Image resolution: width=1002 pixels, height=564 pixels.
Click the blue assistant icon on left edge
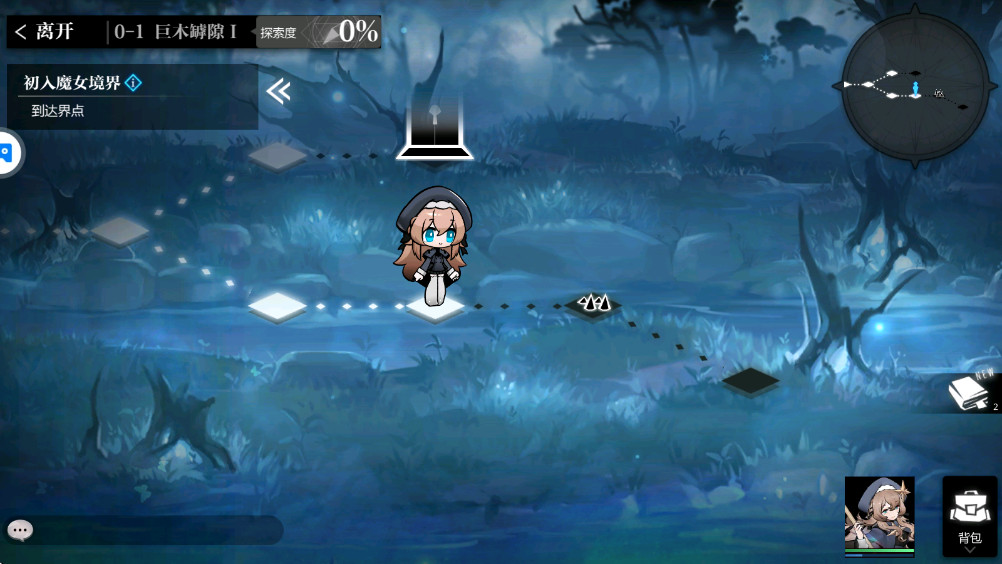coord(6,154)
